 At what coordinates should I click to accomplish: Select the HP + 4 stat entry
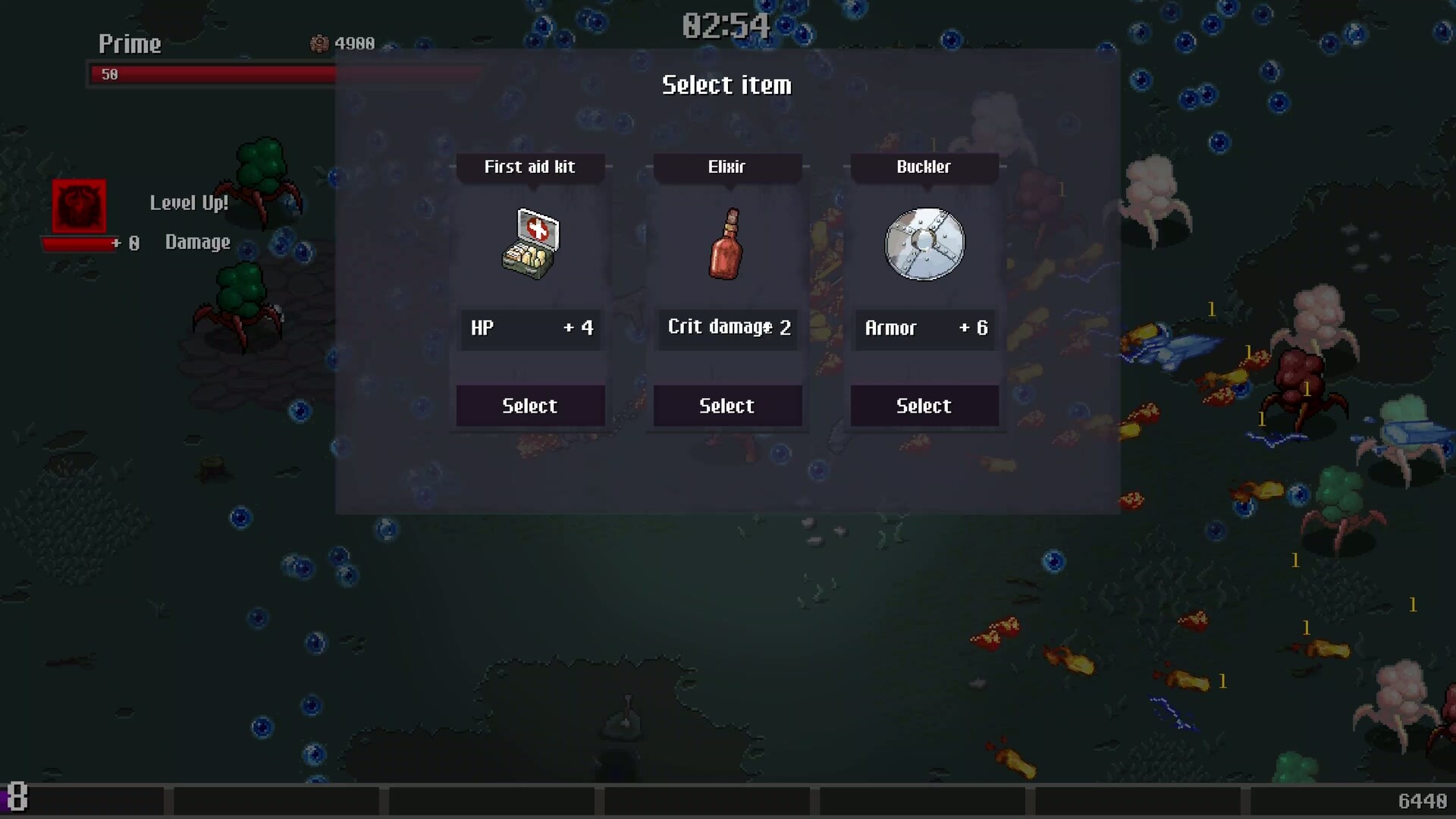click(530, 328)
